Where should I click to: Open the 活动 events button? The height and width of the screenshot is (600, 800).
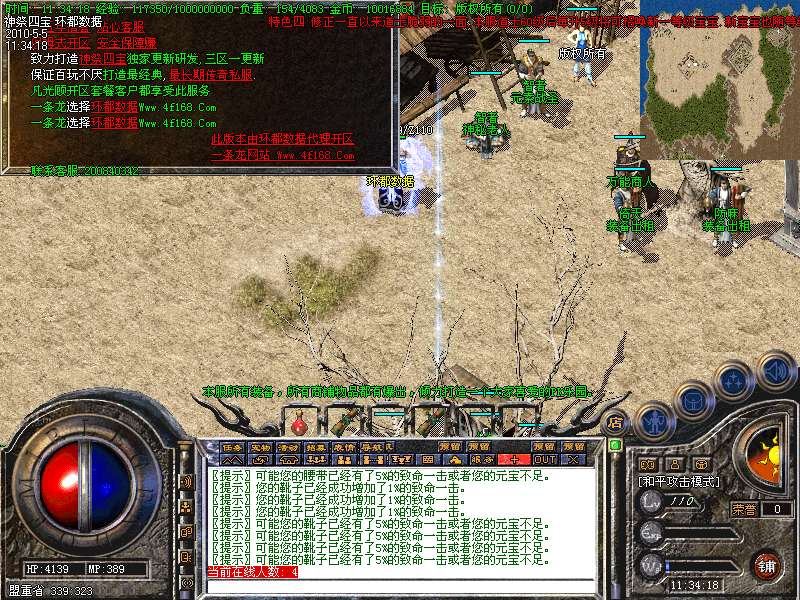288,447
